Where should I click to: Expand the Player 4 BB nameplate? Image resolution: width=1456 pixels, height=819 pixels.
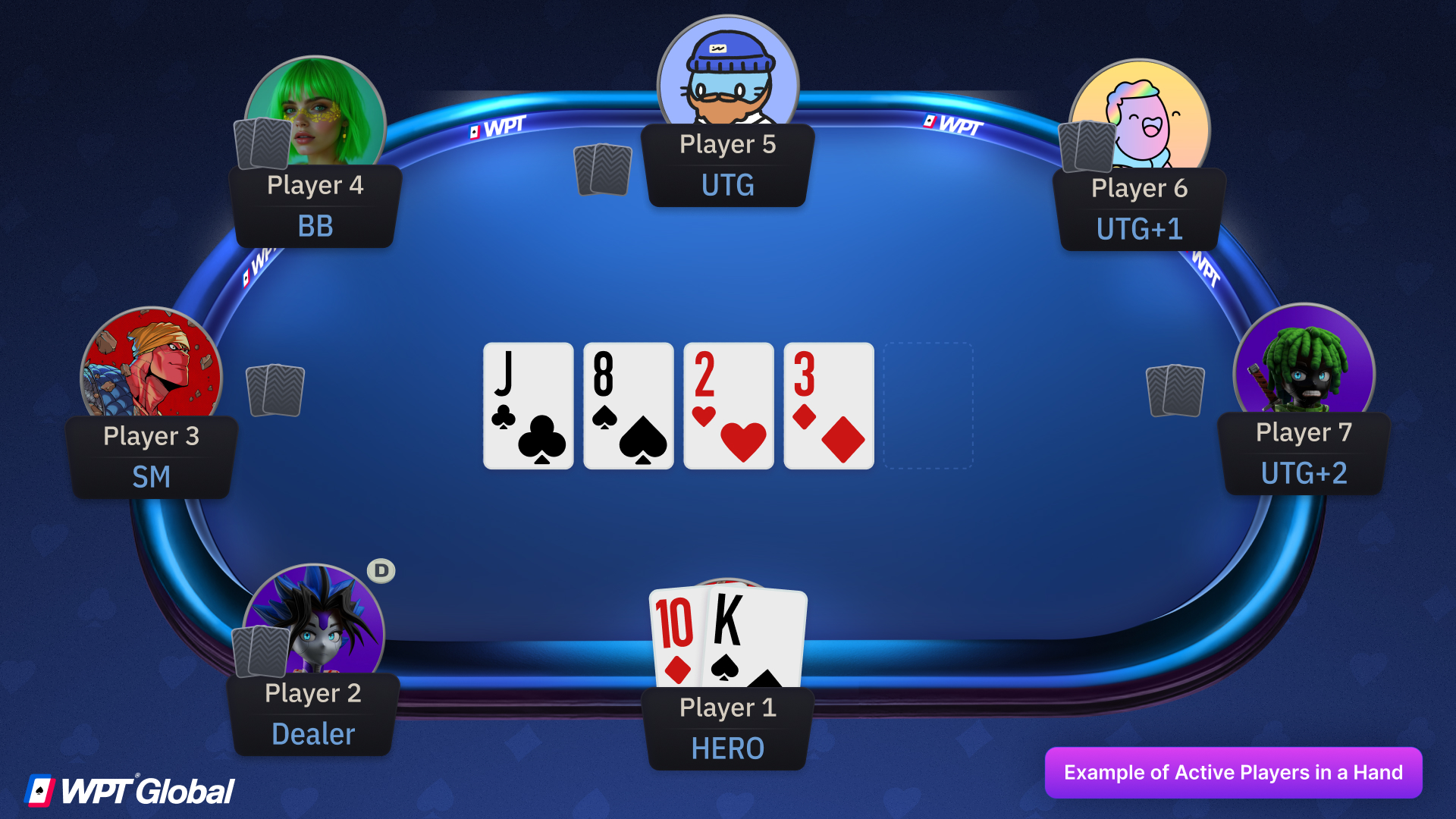(x=315, y=206)
